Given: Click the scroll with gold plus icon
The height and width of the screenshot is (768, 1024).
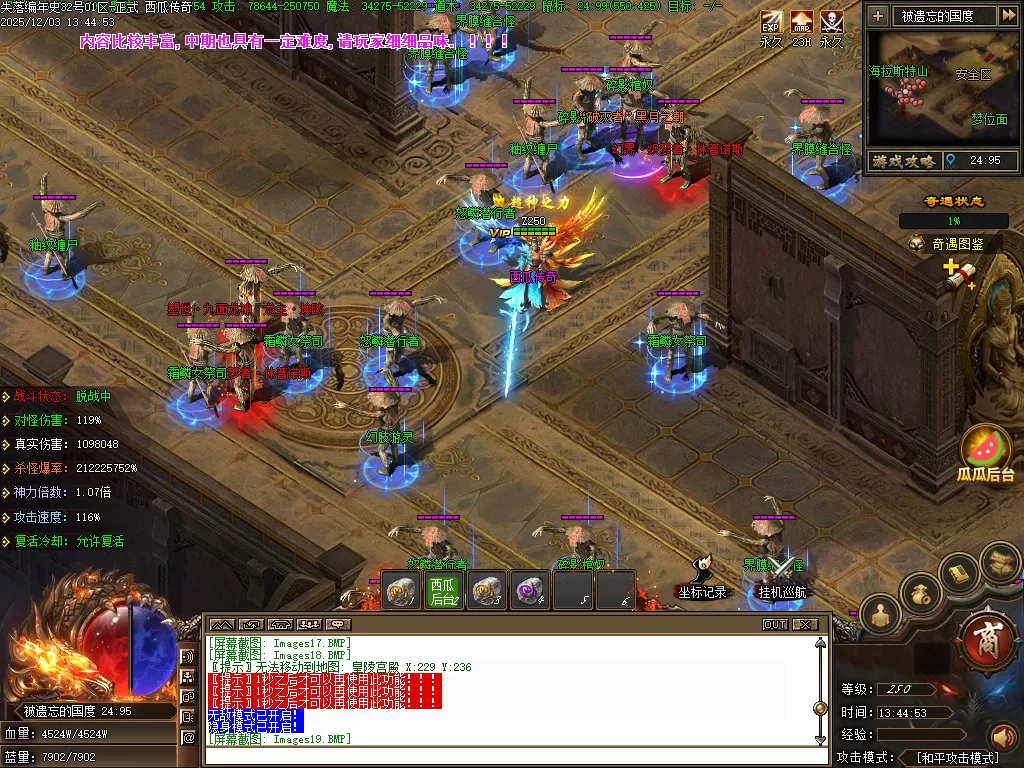Looking at the screenshot, I should (959, 274).
